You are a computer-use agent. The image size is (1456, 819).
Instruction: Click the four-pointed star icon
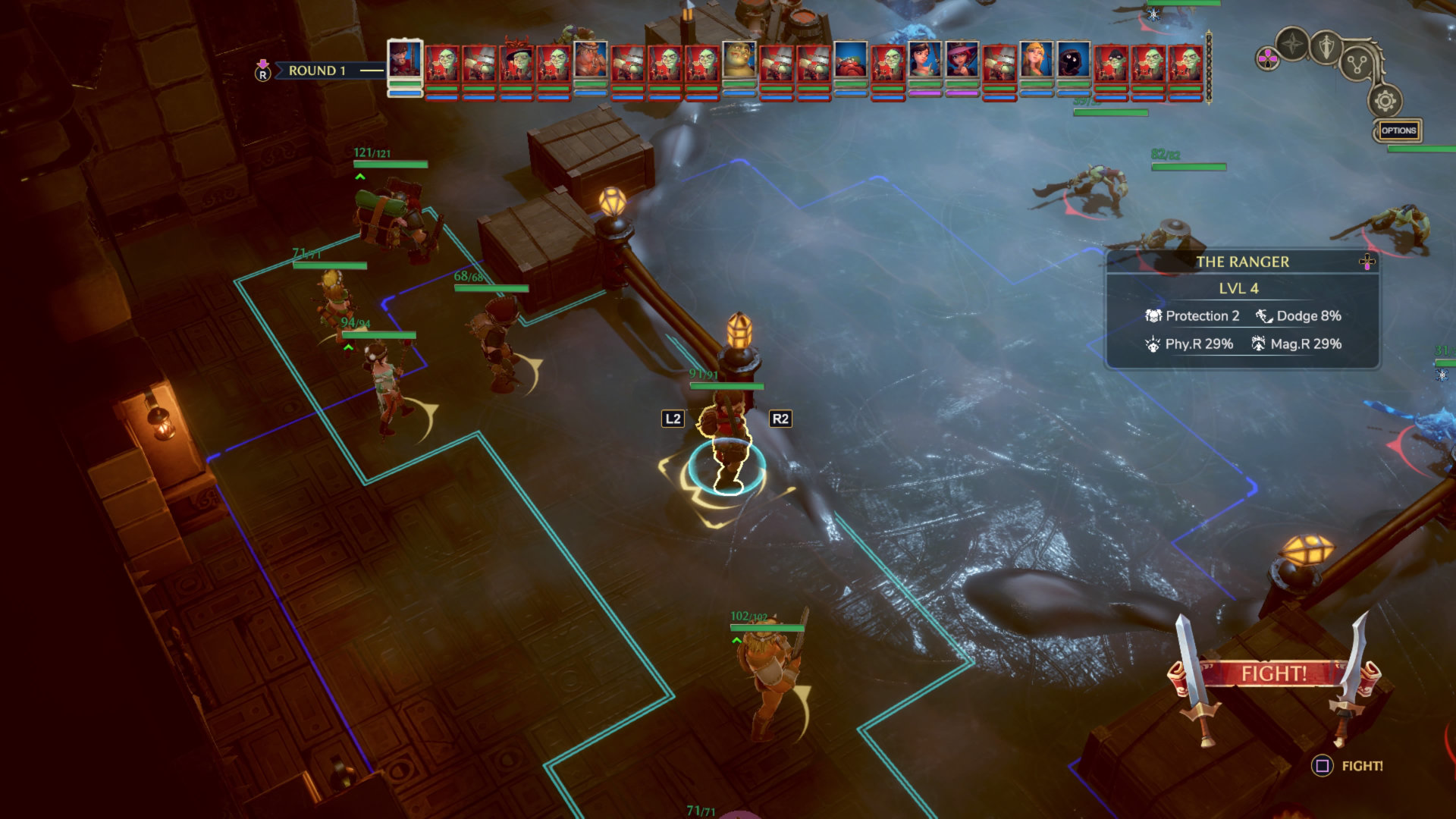(1292, 44)
